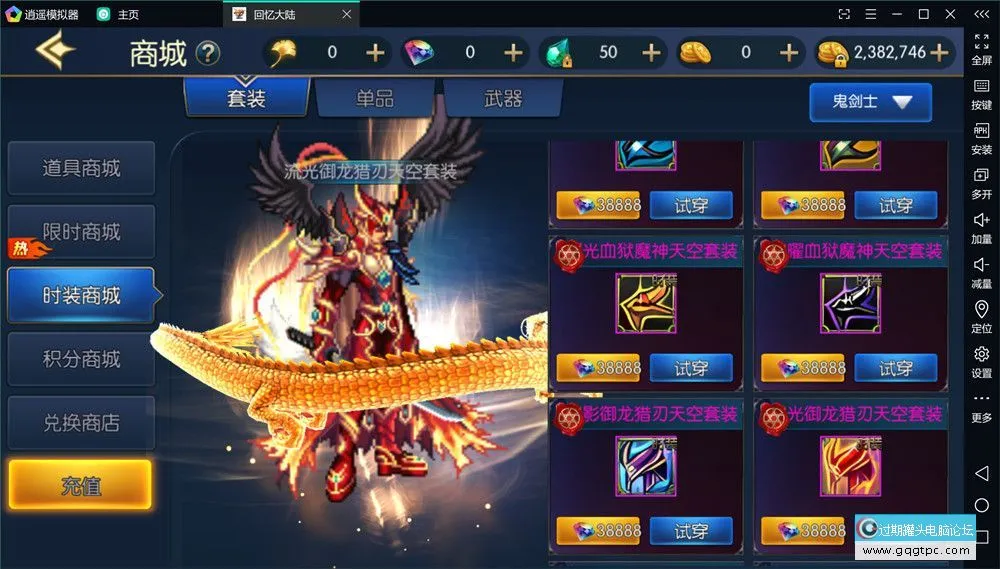Open the 限时商城 menu
The height and width of the screenshot is (569, 1000).
pyautogui.click(x=81, y=232)
